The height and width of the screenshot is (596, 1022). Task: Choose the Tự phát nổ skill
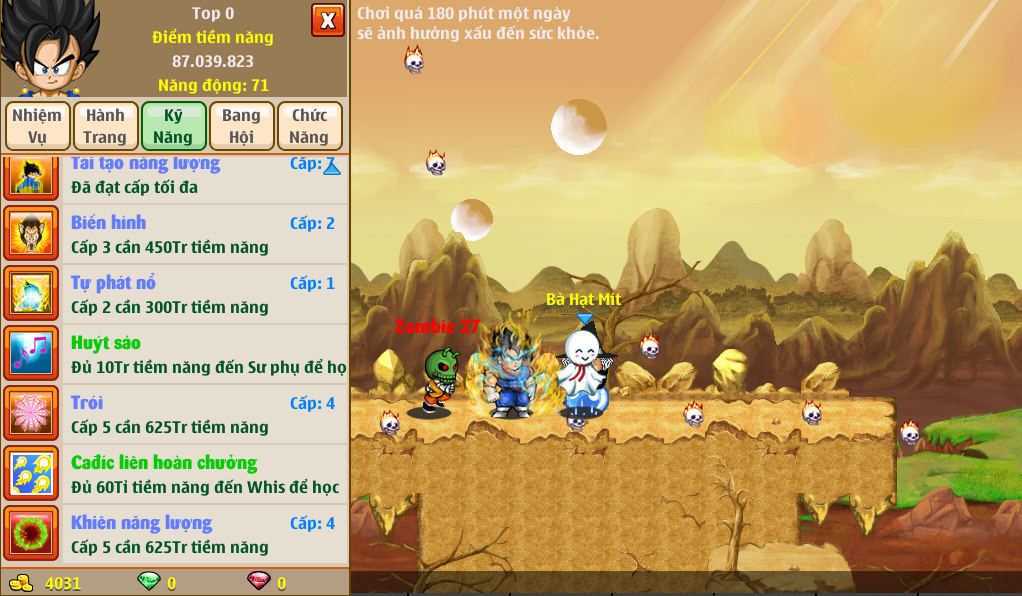[x=204, y=294]
